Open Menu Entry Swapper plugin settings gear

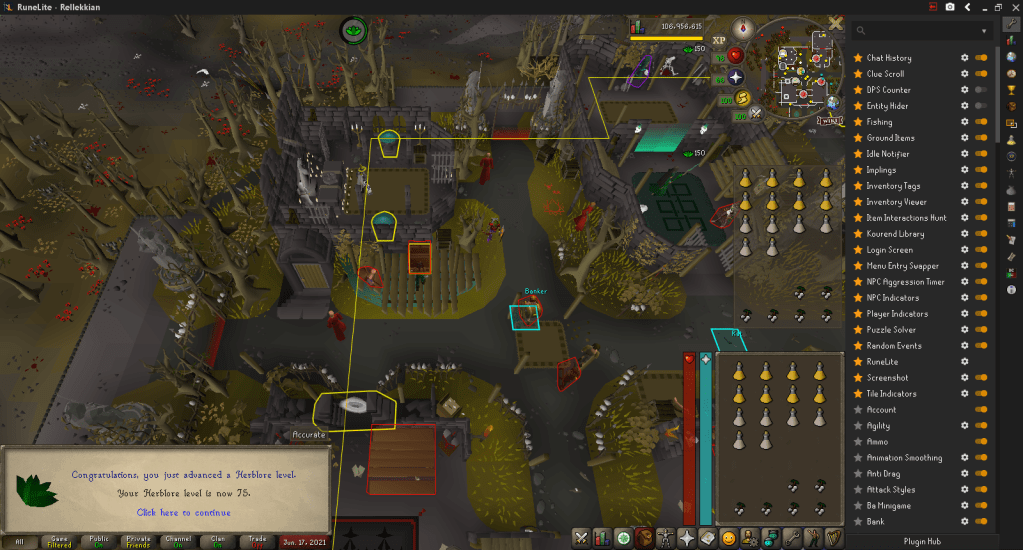[x=964, y=266]
